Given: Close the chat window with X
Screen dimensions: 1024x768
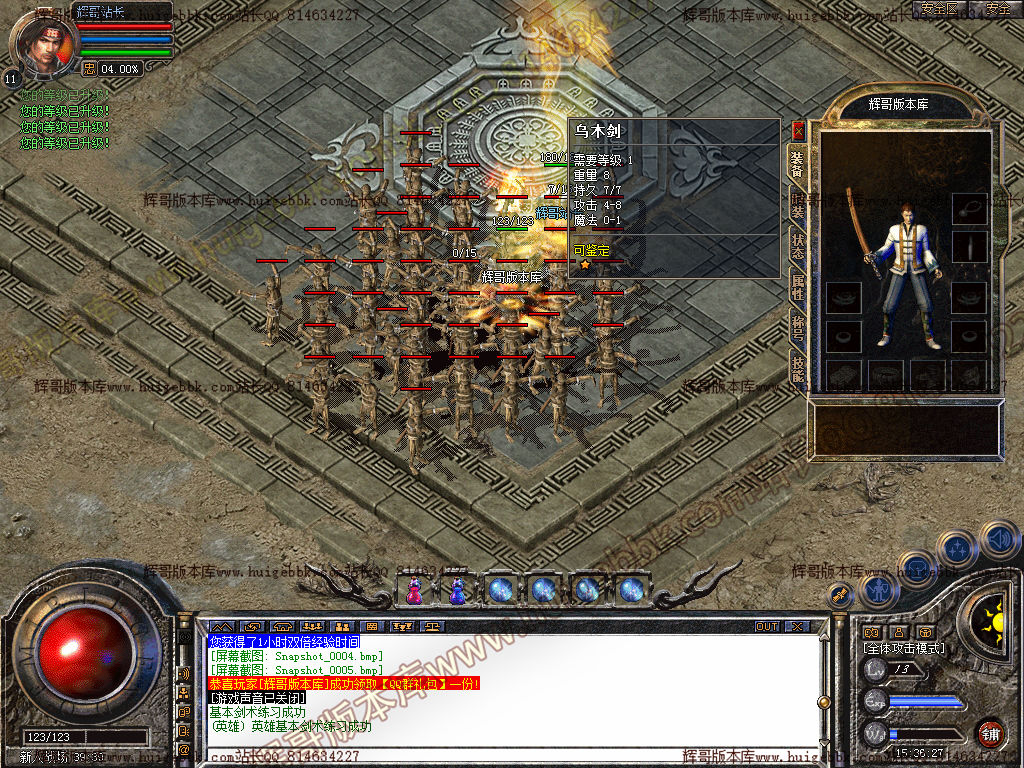Looking at the screenshot, I should click(x=796, y=626).
